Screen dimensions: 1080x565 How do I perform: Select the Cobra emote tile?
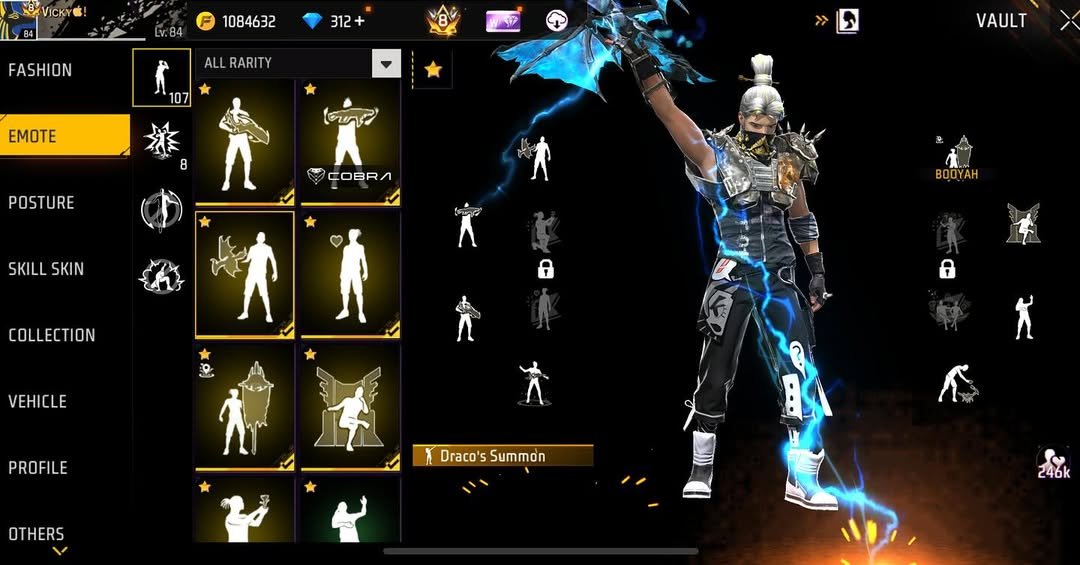click(x=350, y=142)
